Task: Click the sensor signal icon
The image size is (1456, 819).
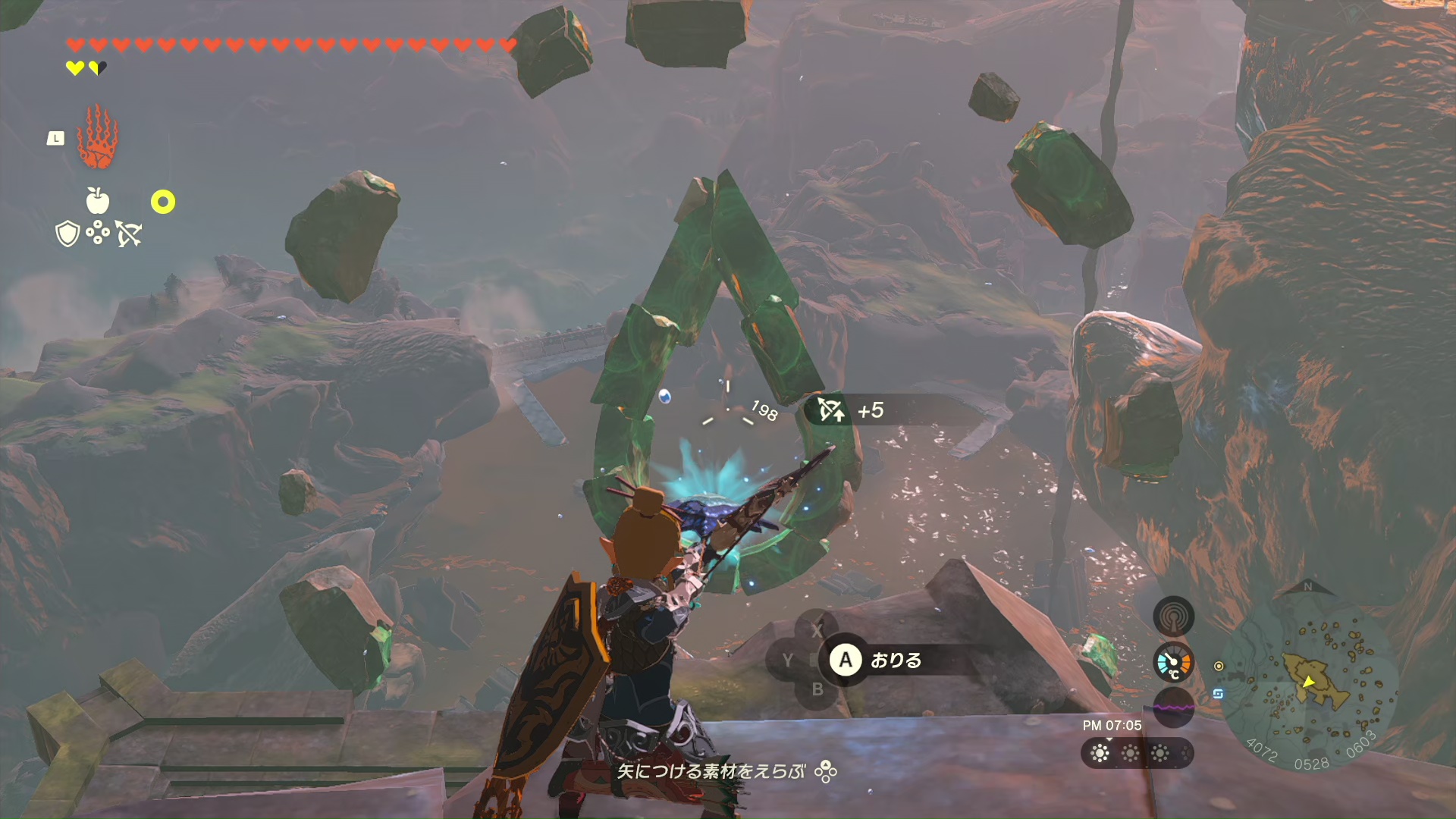Action: pyautogui.click(x=1173, y=617)
